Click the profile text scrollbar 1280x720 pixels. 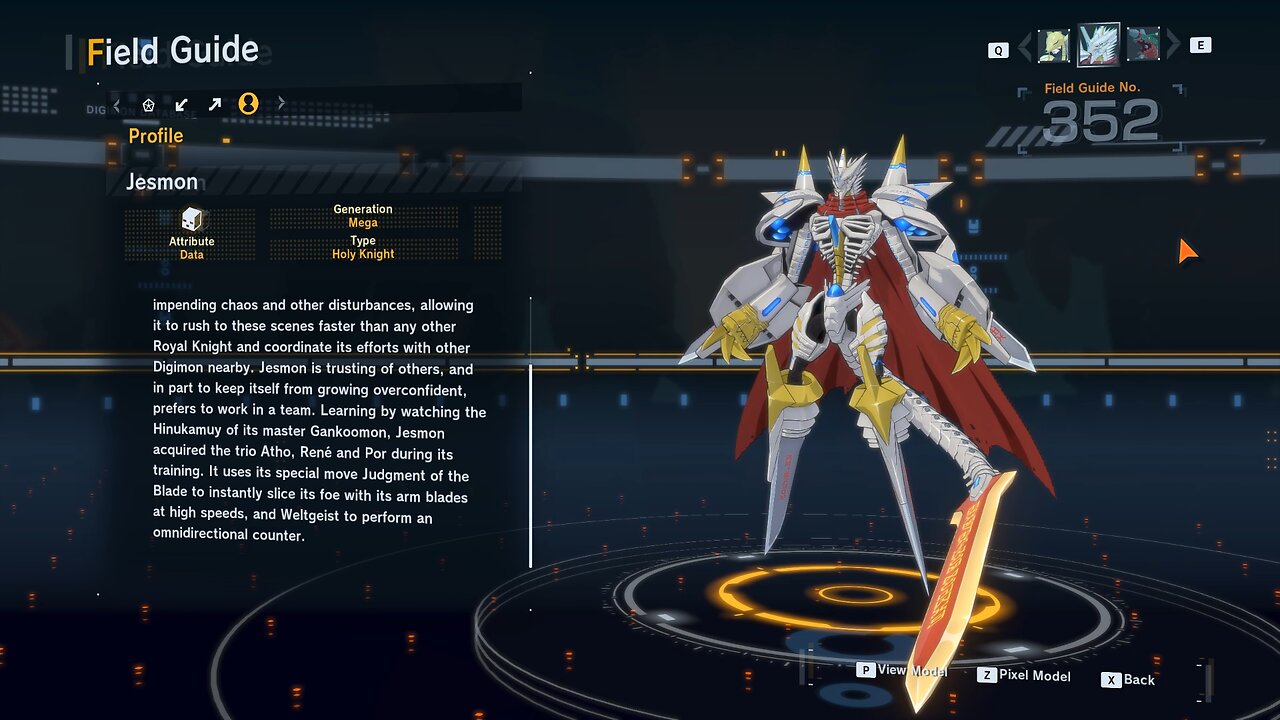pos(530,465)
